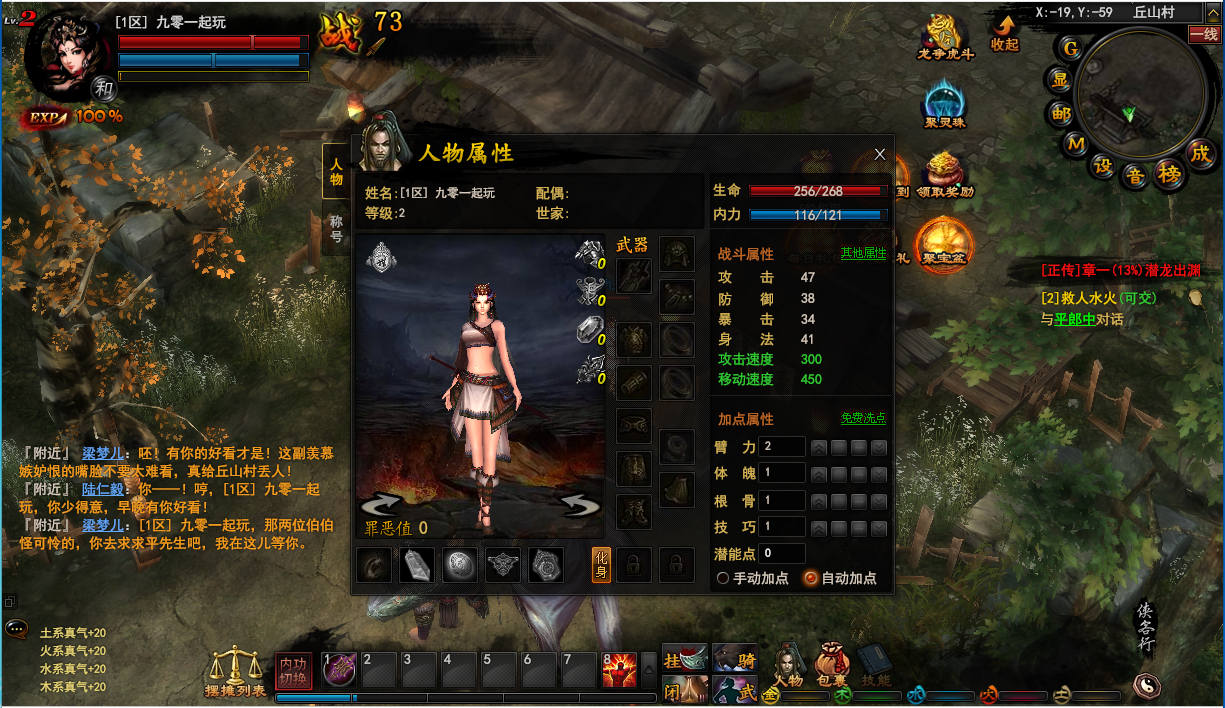The image size is (1225, 708).
Task: Open the 其他属性 attributes link
Action: click(863, 253)
